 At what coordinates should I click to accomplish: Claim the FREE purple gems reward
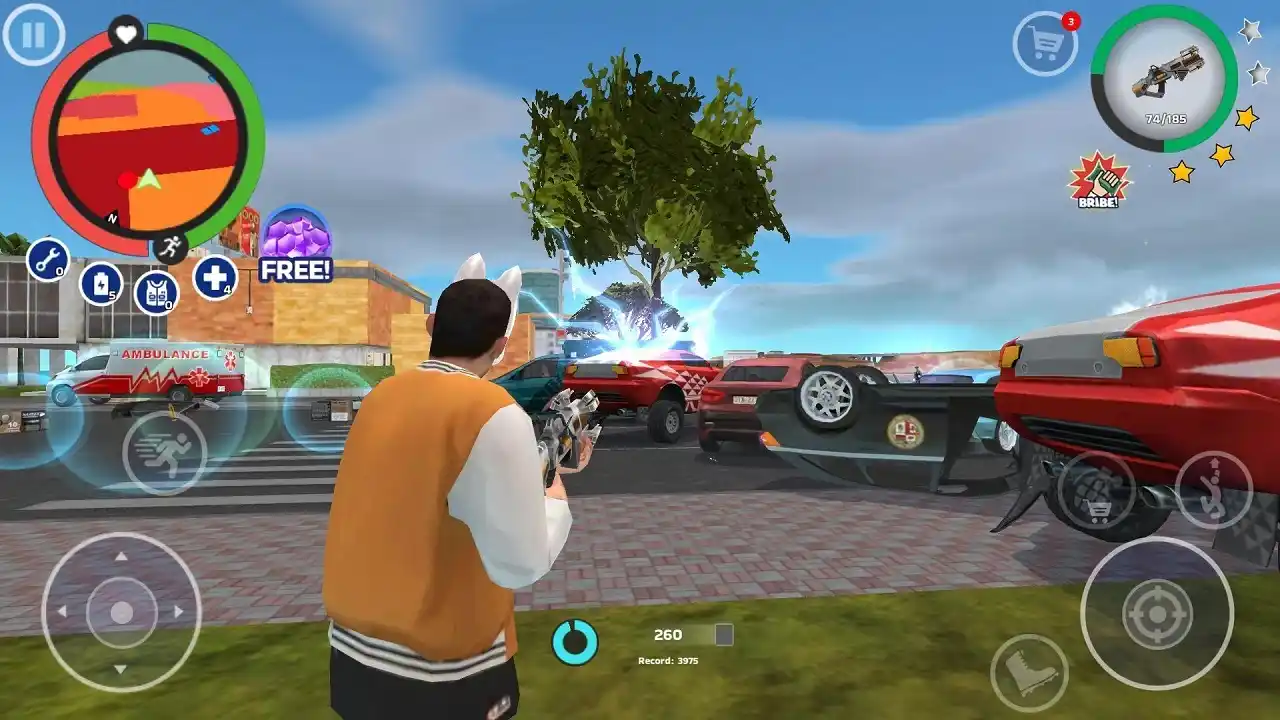[295, 243]
